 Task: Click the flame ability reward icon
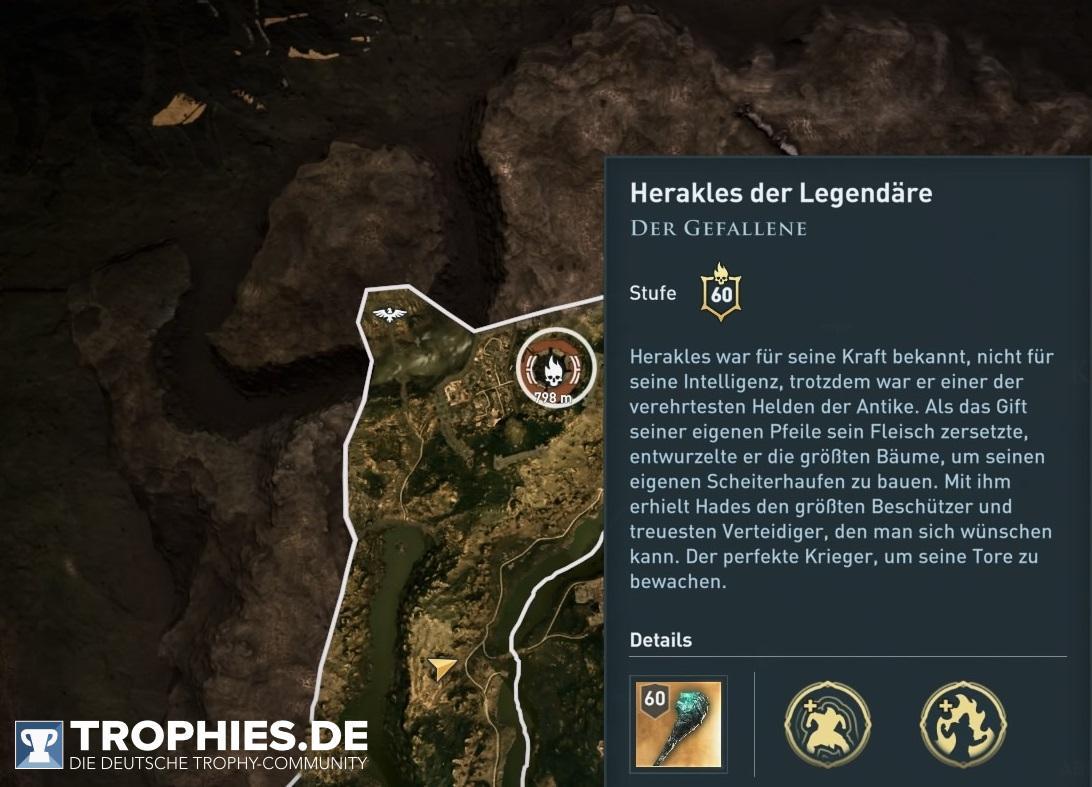point(962,725)
